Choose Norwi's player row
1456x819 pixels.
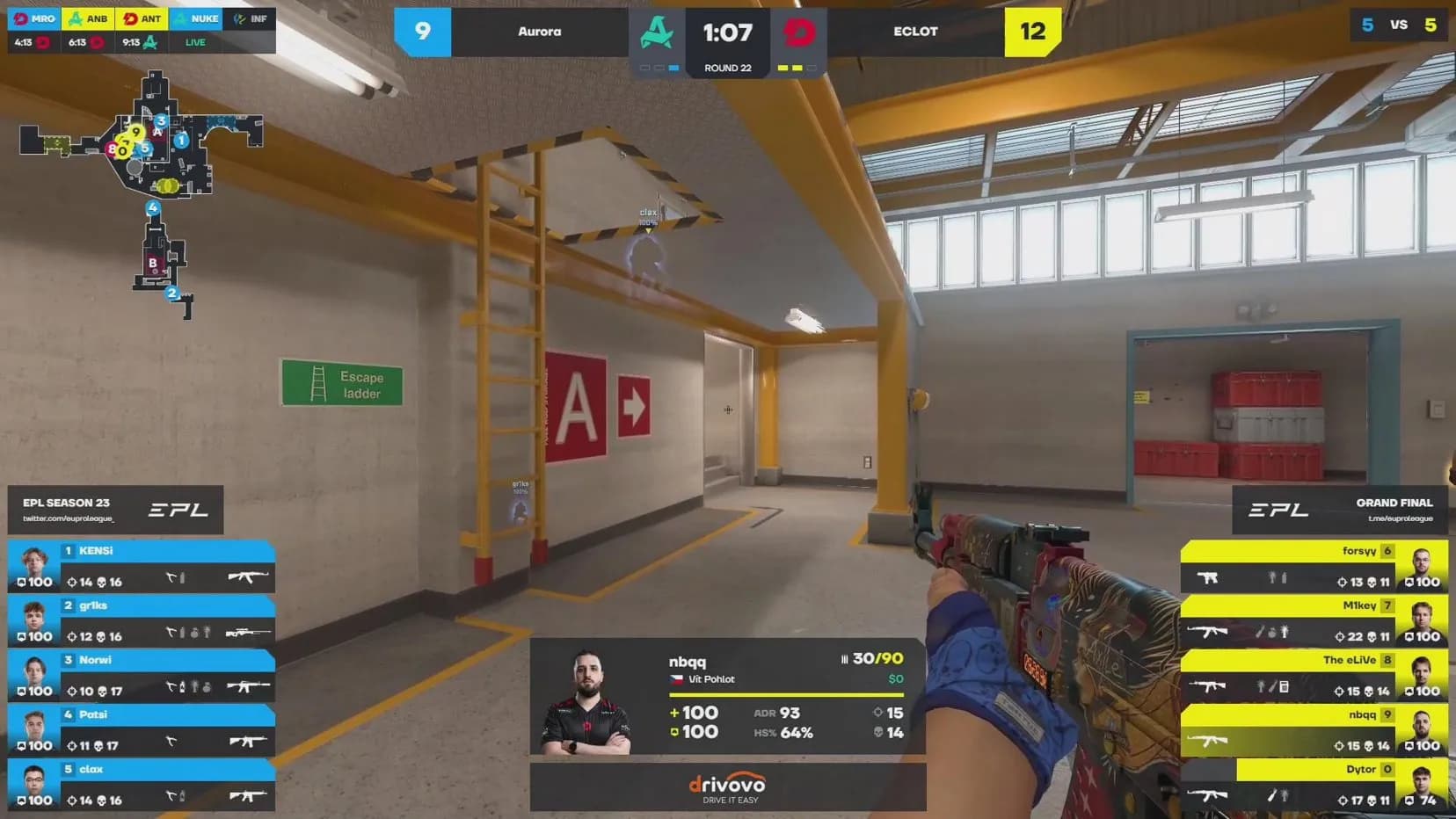pyautogui.click(x=142, y=676)
